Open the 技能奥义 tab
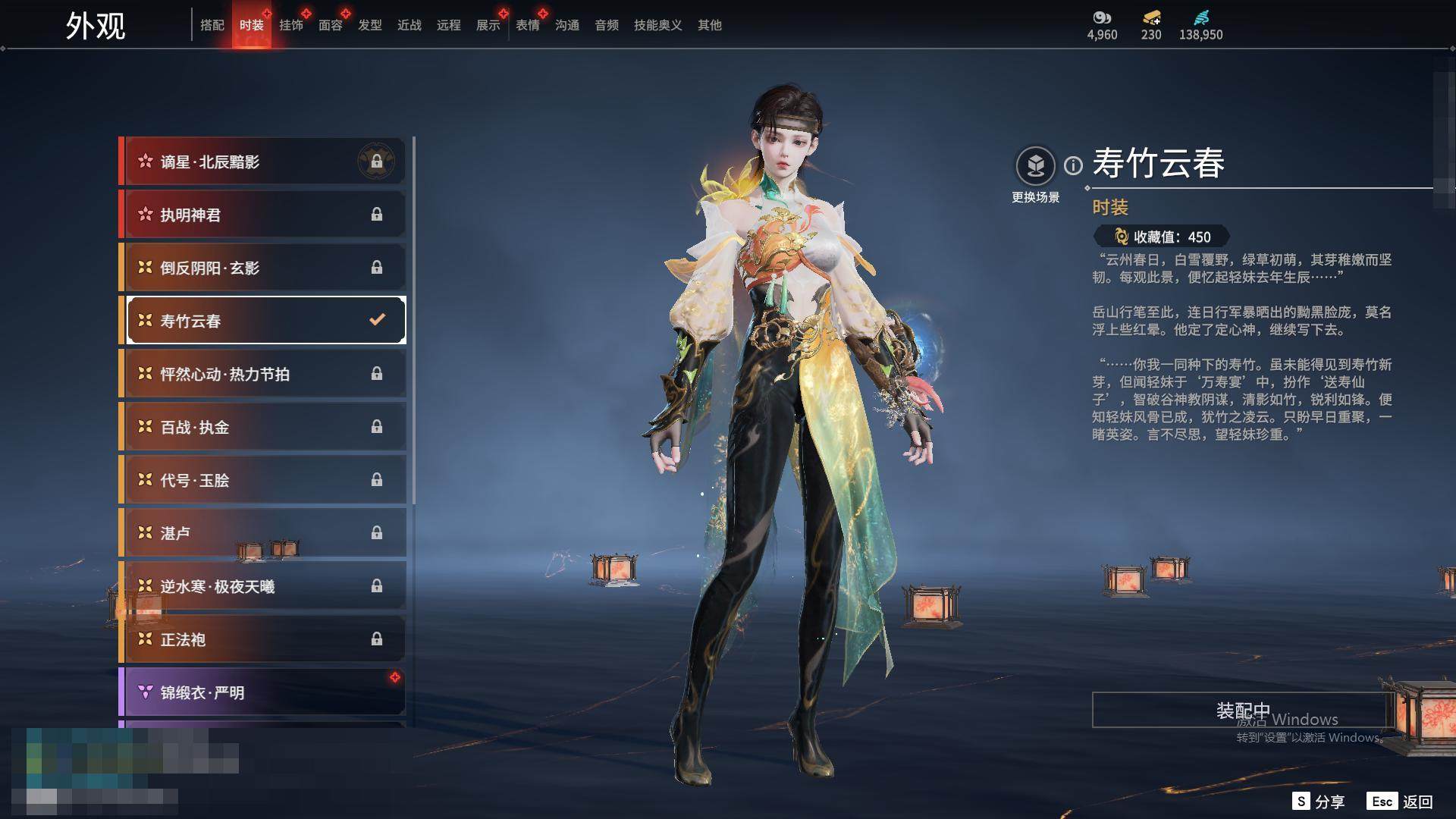The image size is (1456, 819). click(x=657, y=25)
